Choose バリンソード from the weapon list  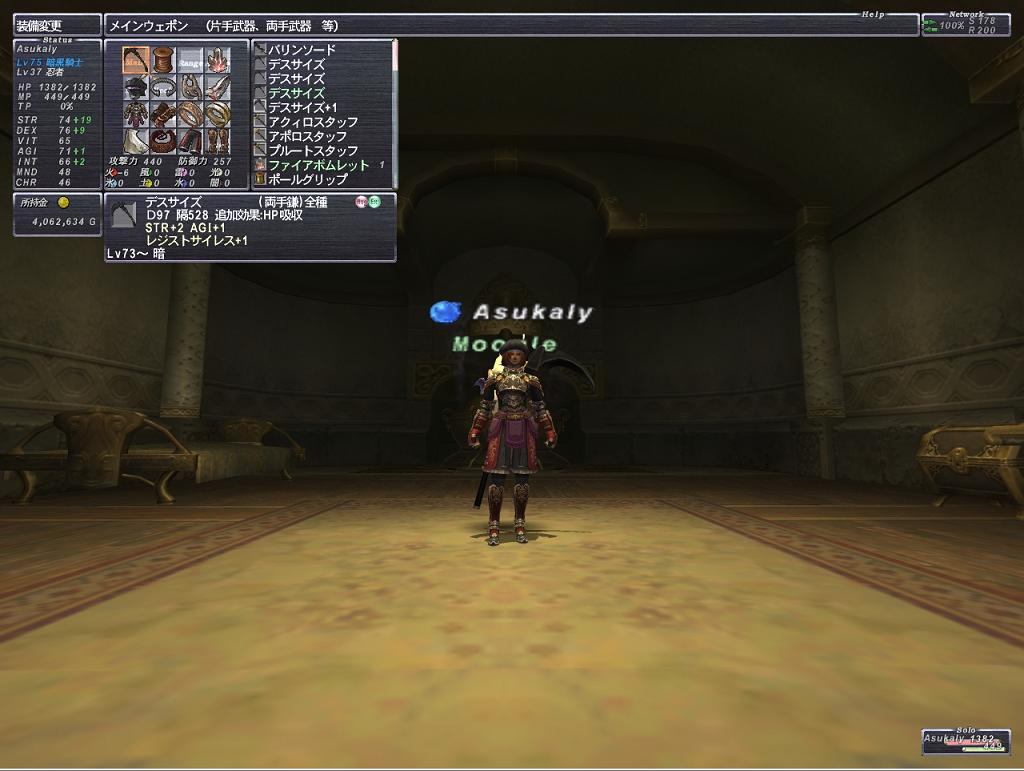pyautogui.click(x=301, y=50)
